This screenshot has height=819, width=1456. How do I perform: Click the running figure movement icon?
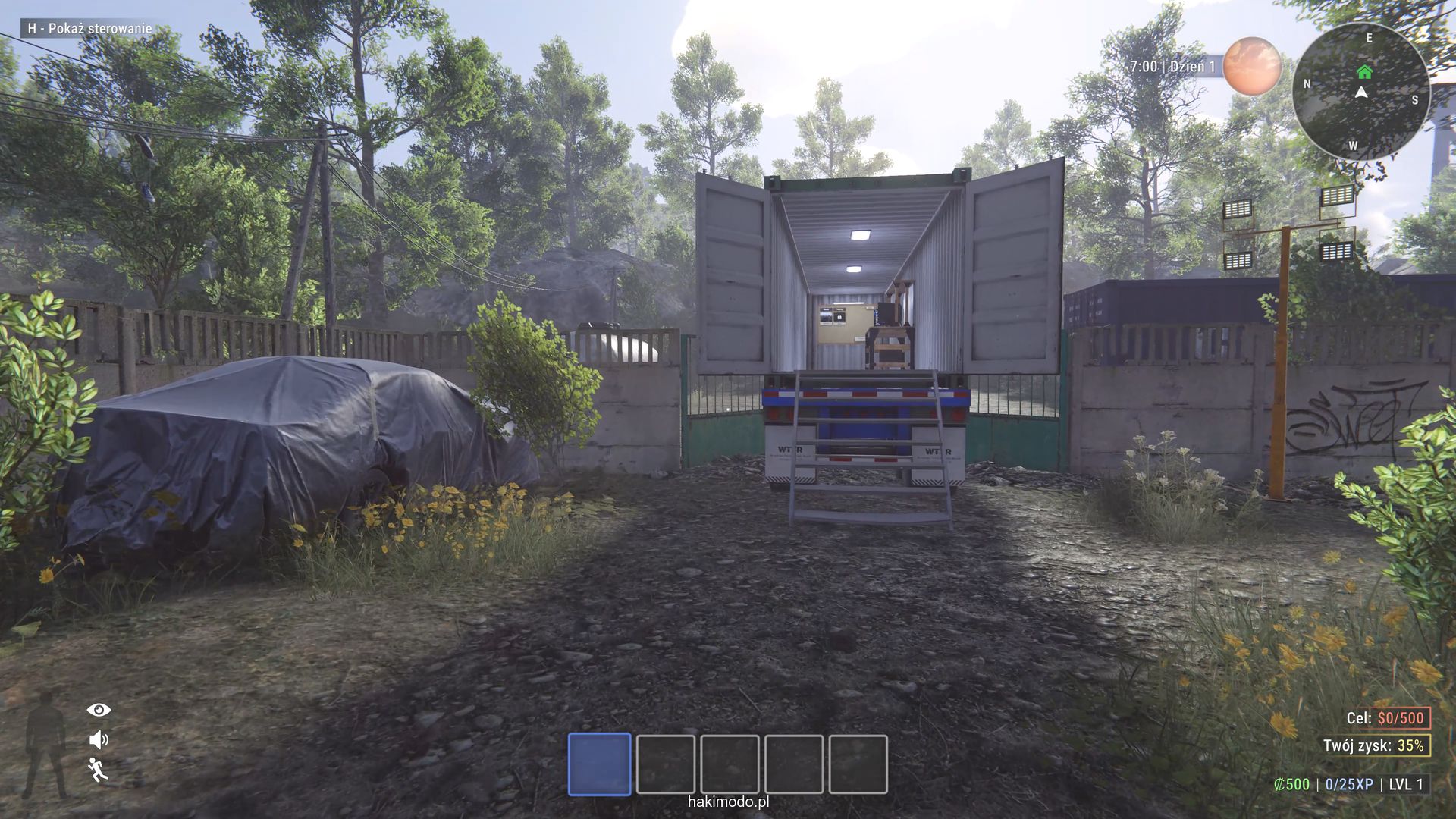[98, 770]
